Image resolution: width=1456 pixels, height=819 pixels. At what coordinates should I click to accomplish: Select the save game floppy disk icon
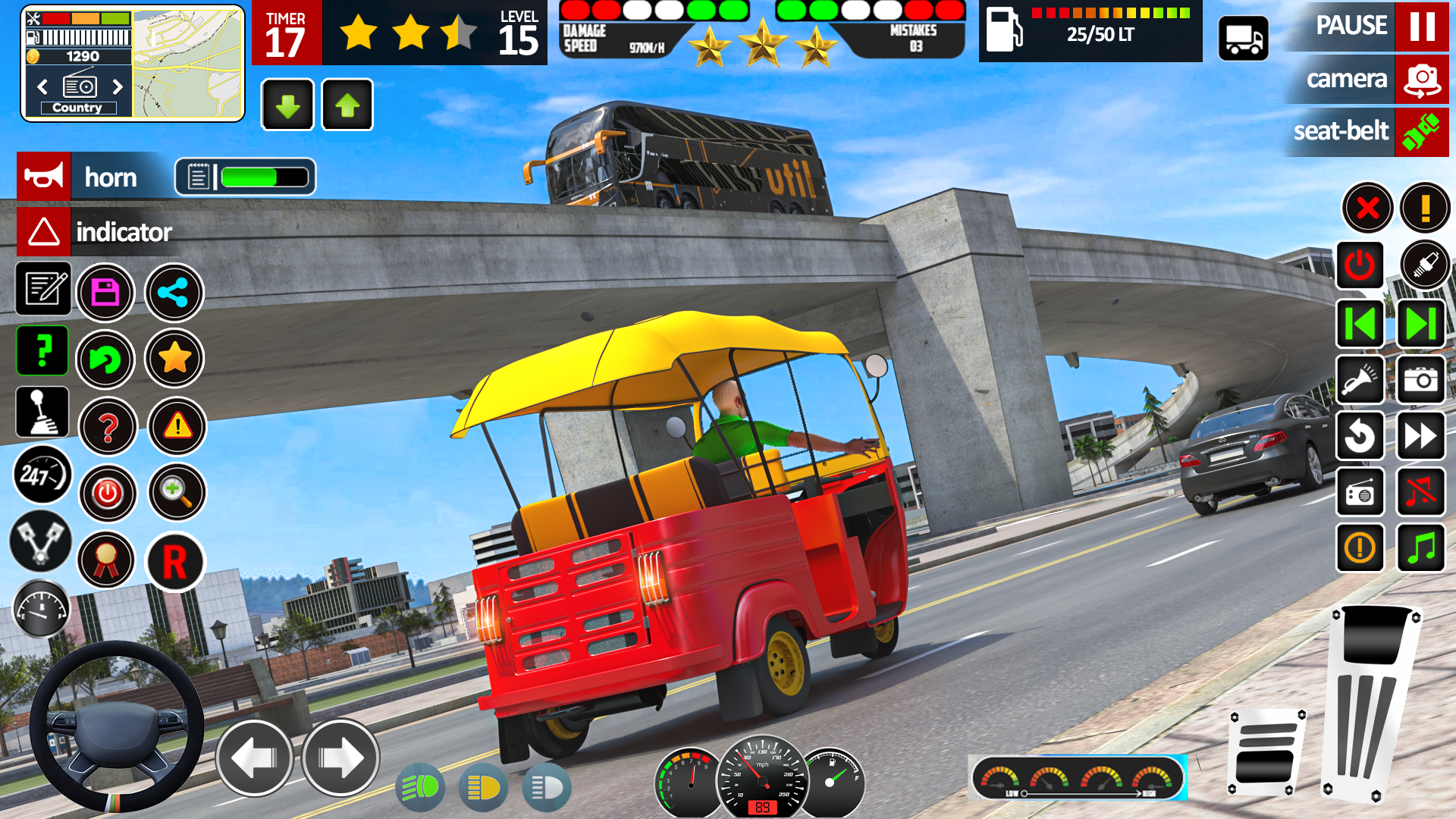(105, 293)
